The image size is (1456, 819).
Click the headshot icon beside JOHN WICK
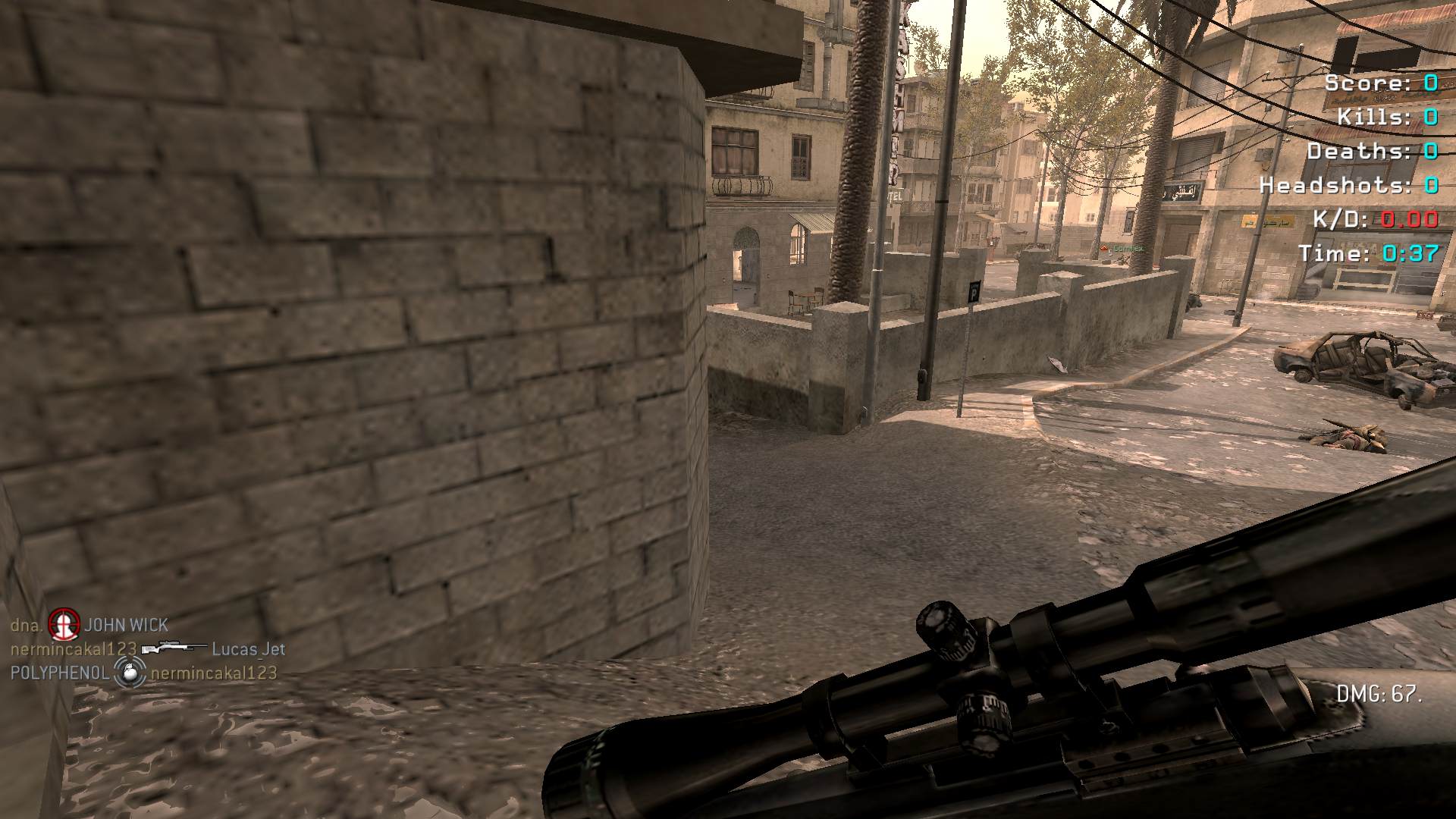[x=64, y=624]
